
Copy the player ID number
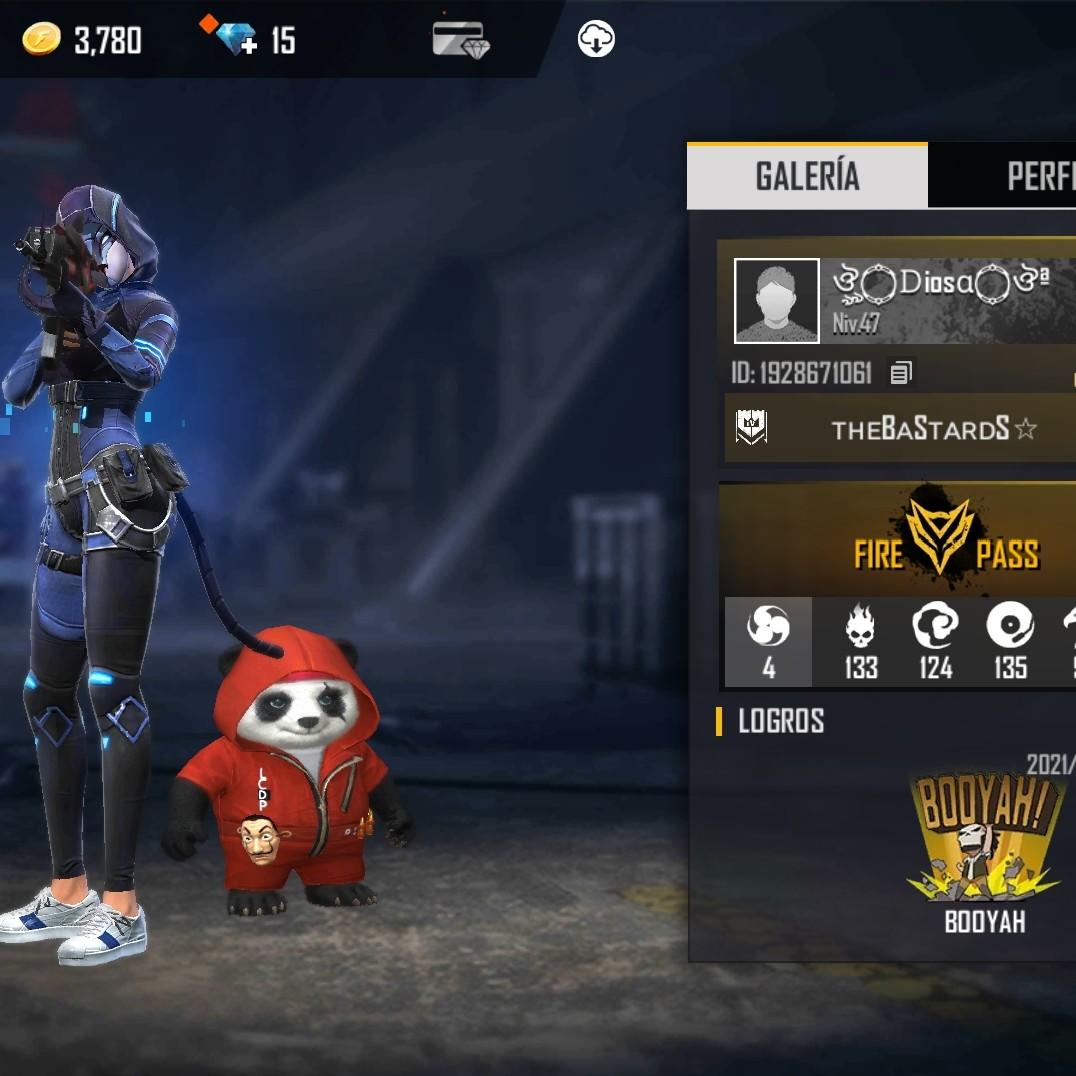coord(901,374)
